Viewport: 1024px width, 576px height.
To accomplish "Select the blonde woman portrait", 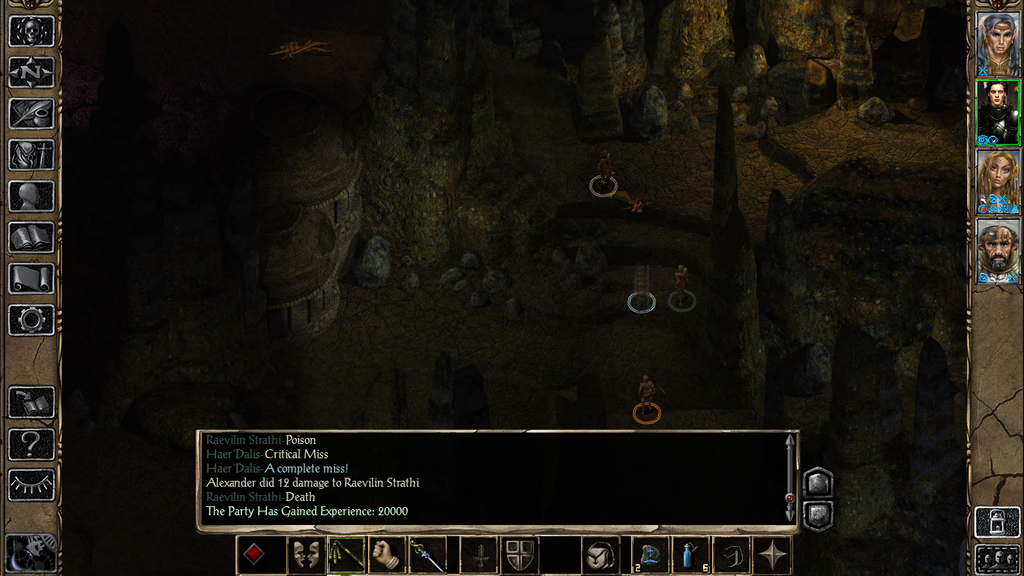I will pyautogui.click(x=997, y=181).
